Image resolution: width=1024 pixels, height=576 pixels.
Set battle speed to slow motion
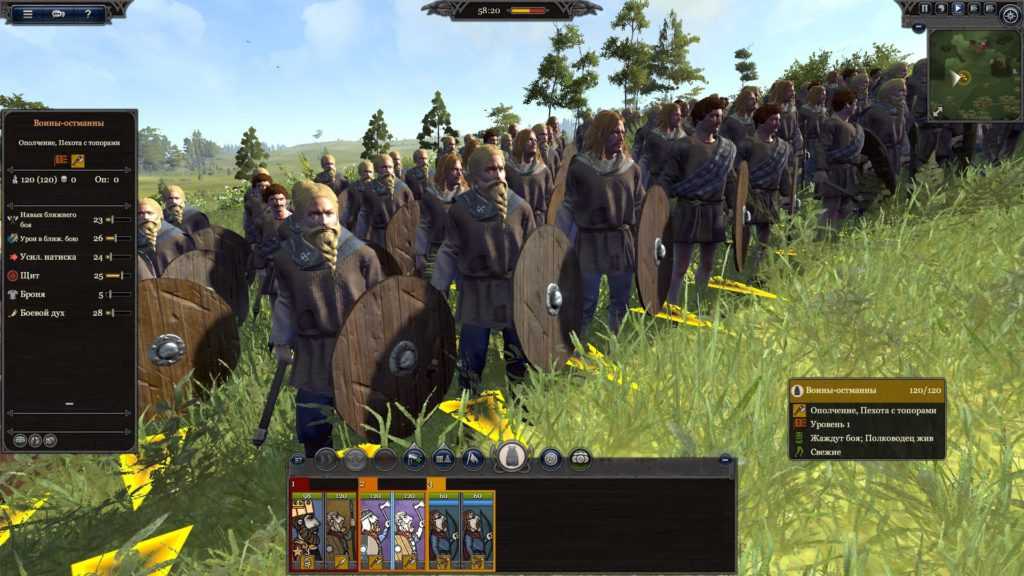pyautogui.click(x=941, y=8)
